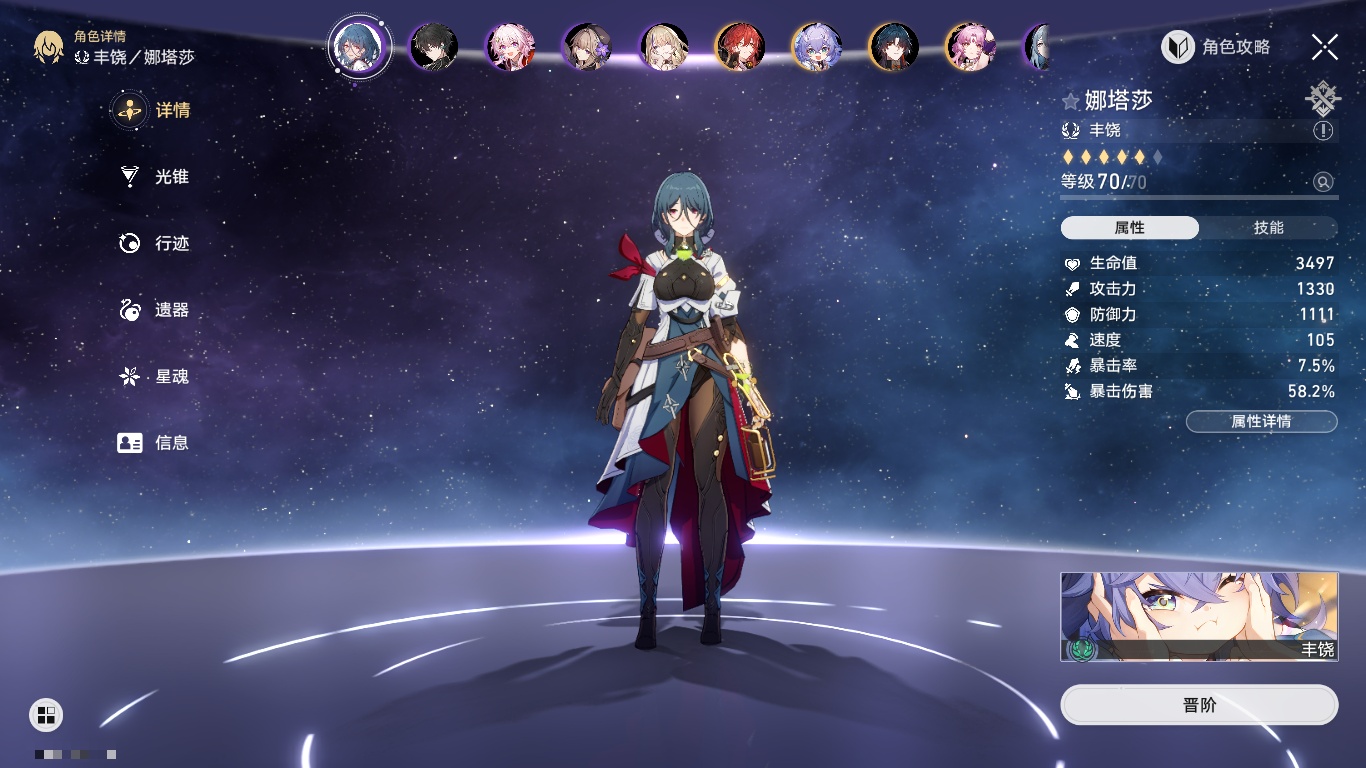Open 属性详情 attribute details
The height and width of the screenshot is (768, 1366).
[1261, 422]
